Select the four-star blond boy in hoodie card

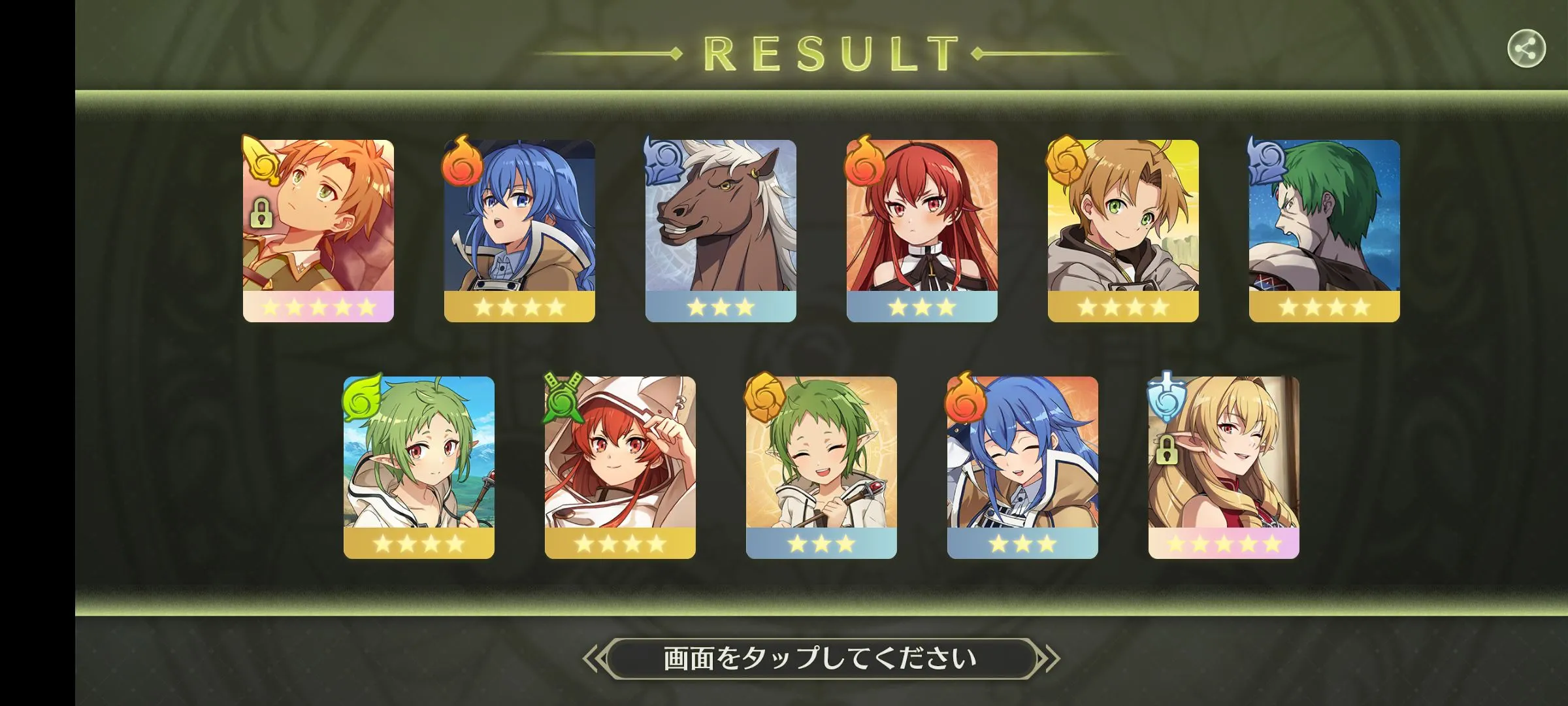point(1123,230)
